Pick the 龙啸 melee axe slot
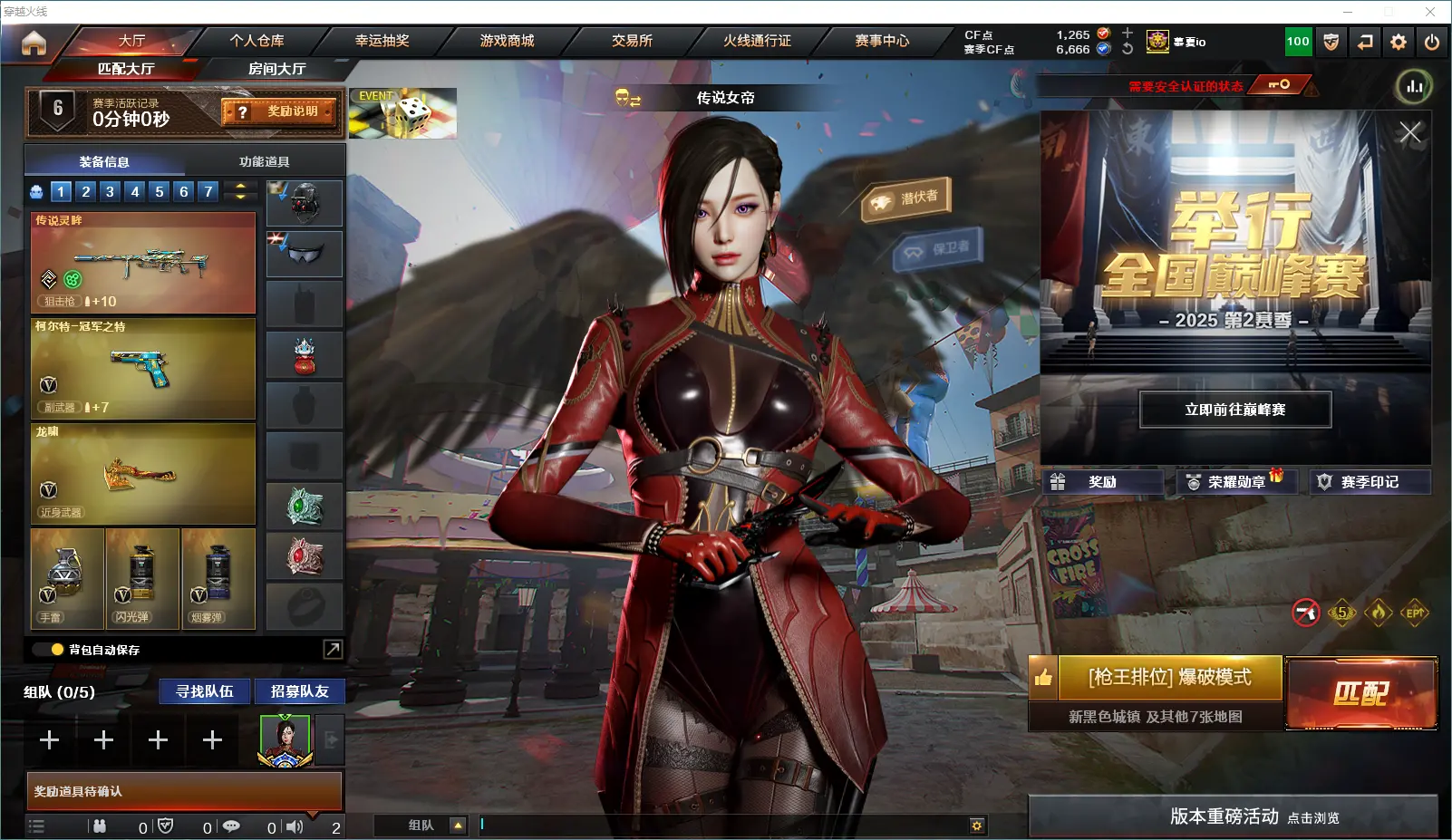The width and height of the screenshot is (1452, 840). coord(143,474)
